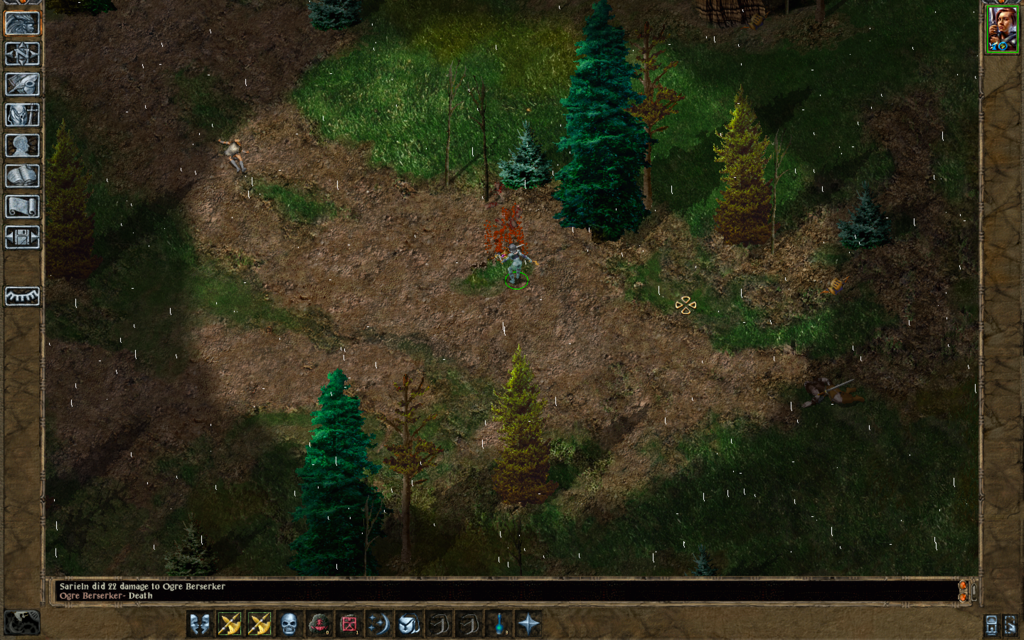This screenshot has width=1024, height=640.
Task: Open the journal with quill icon
Action: click(x=22, y=84)
